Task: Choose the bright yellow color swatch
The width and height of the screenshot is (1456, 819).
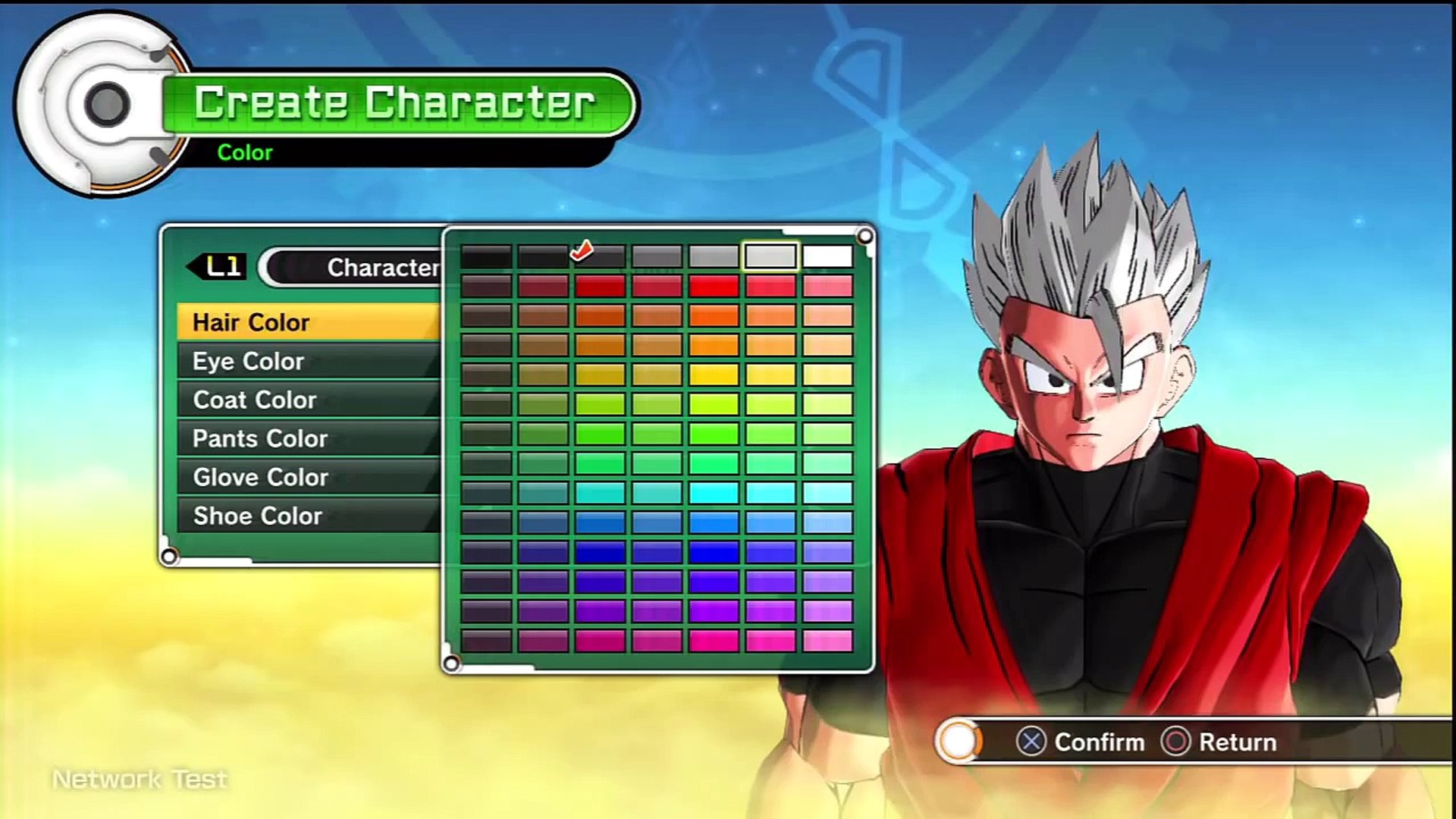Action: coord(714,375)
